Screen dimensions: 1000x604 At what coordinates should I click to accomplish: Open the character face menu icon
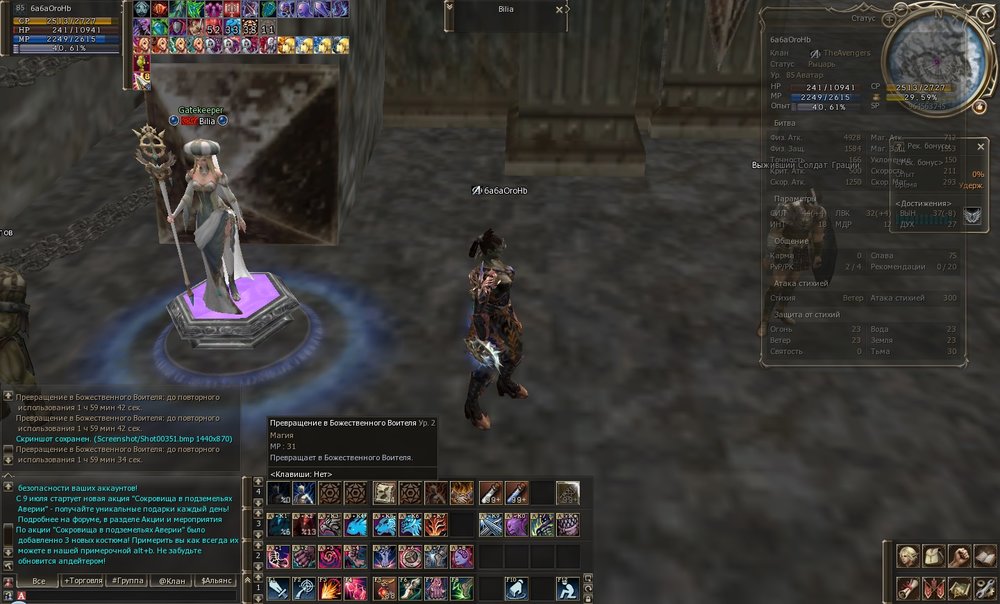click(x=907, y=557)
